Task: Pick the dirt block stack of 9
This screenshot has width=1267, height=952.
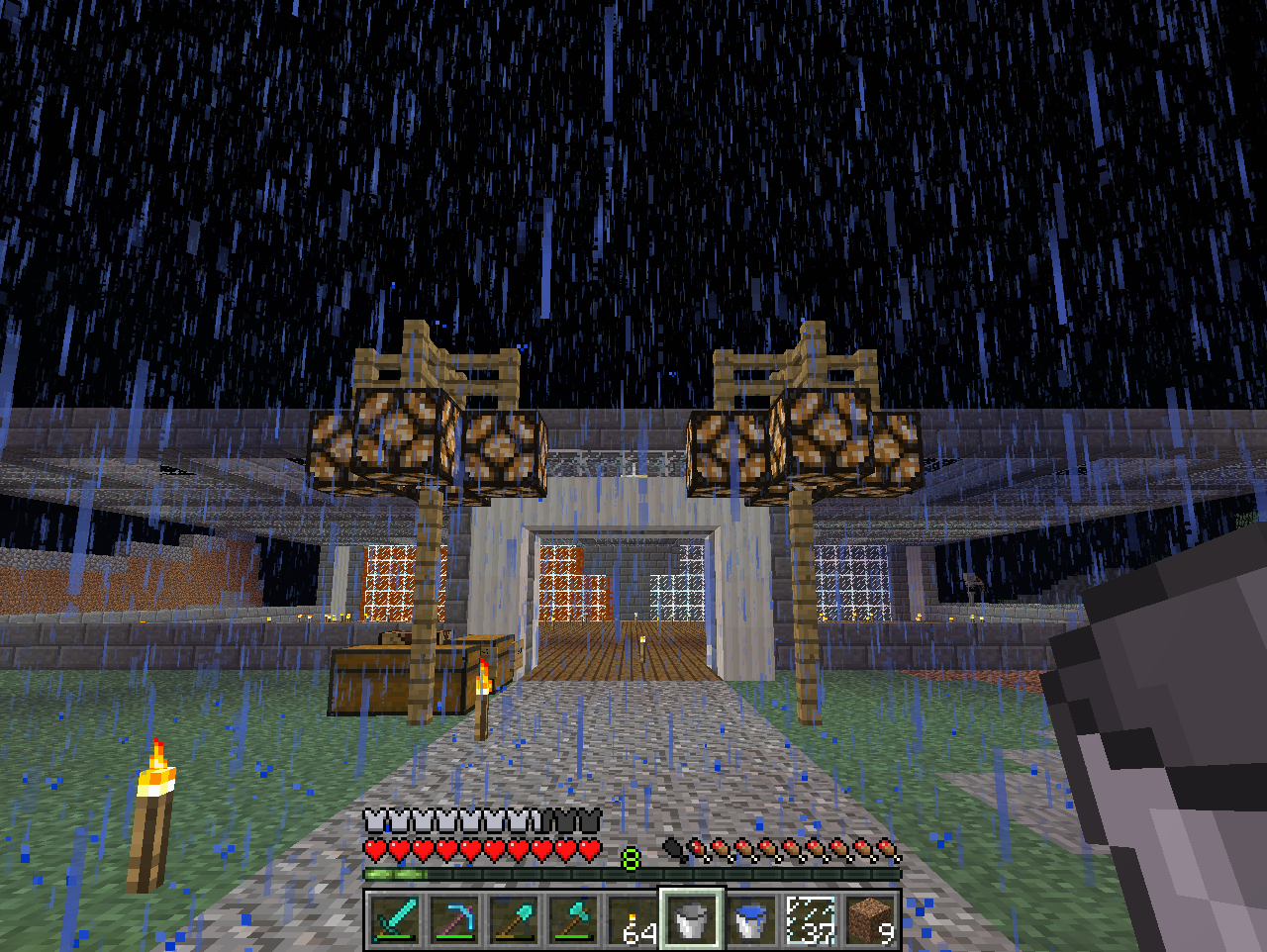Action: [x=871, y=920]
